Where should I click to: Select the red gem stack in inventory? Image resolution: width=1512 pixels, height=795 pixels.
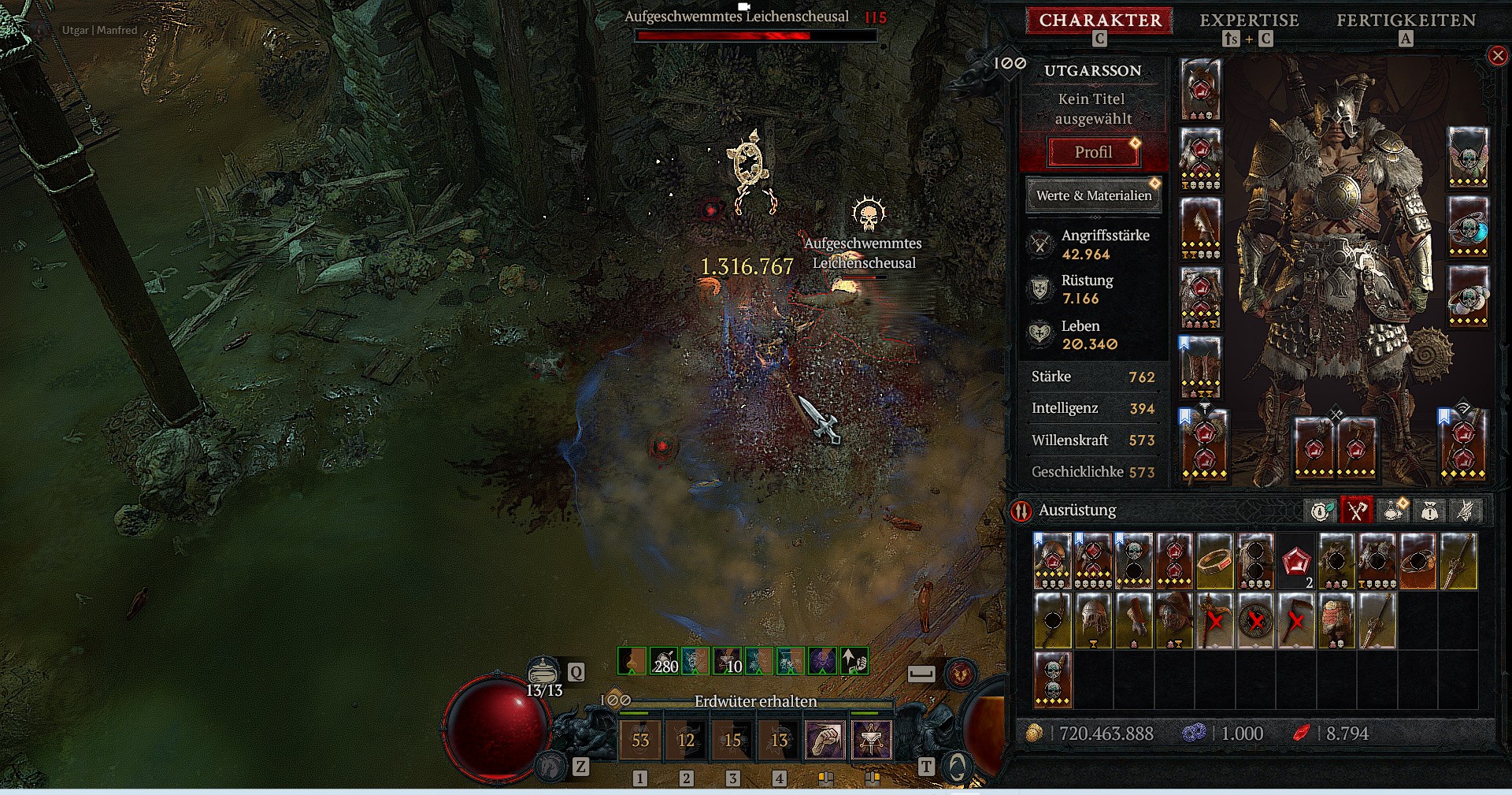[x=1295, y=561]
